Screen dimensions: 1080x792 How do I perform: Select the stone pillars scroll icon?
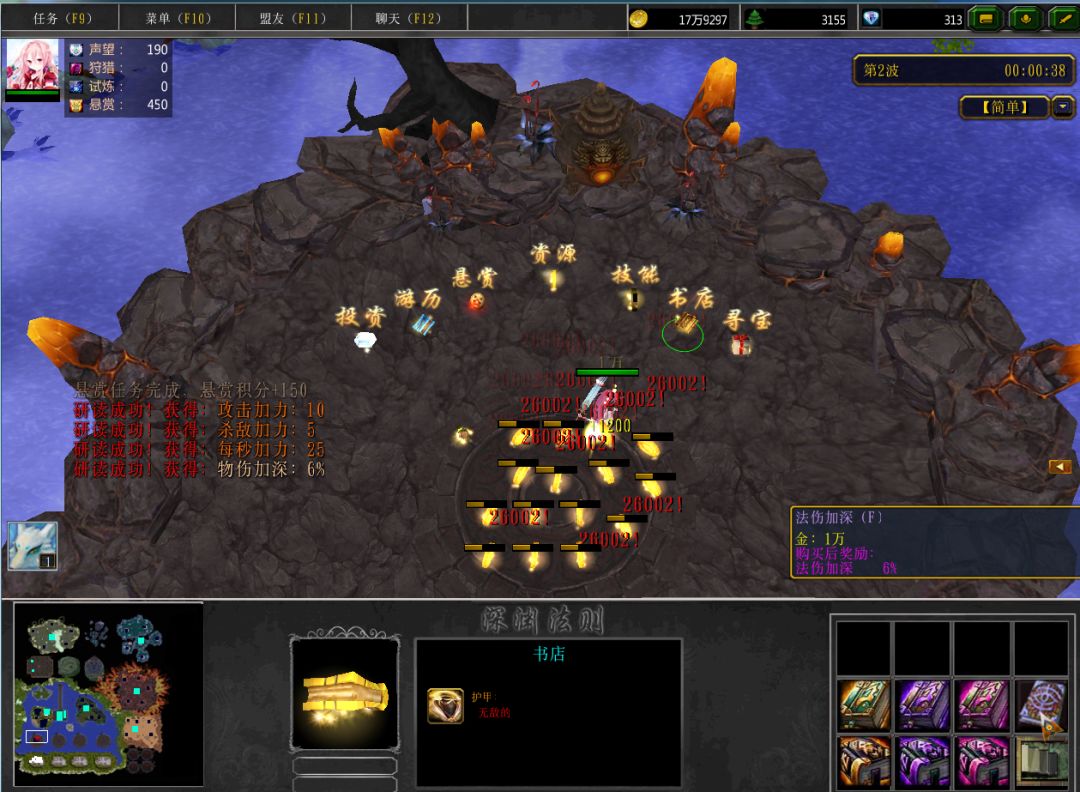tap(1041, 762)
